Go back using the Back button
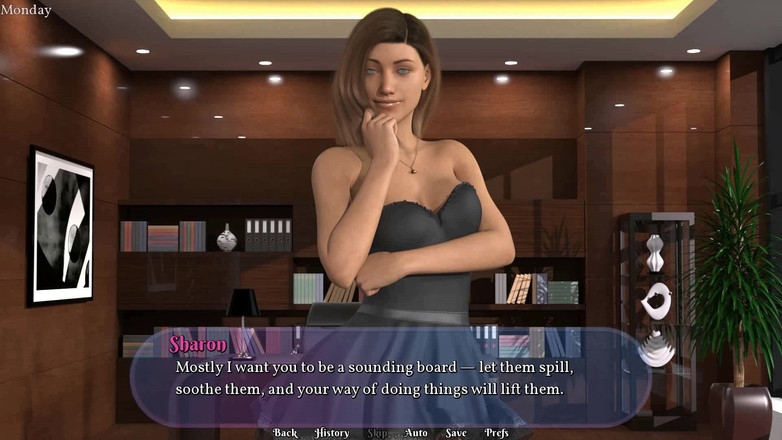Viewport: 782px width, 440px height. click(x=285, y=433)
